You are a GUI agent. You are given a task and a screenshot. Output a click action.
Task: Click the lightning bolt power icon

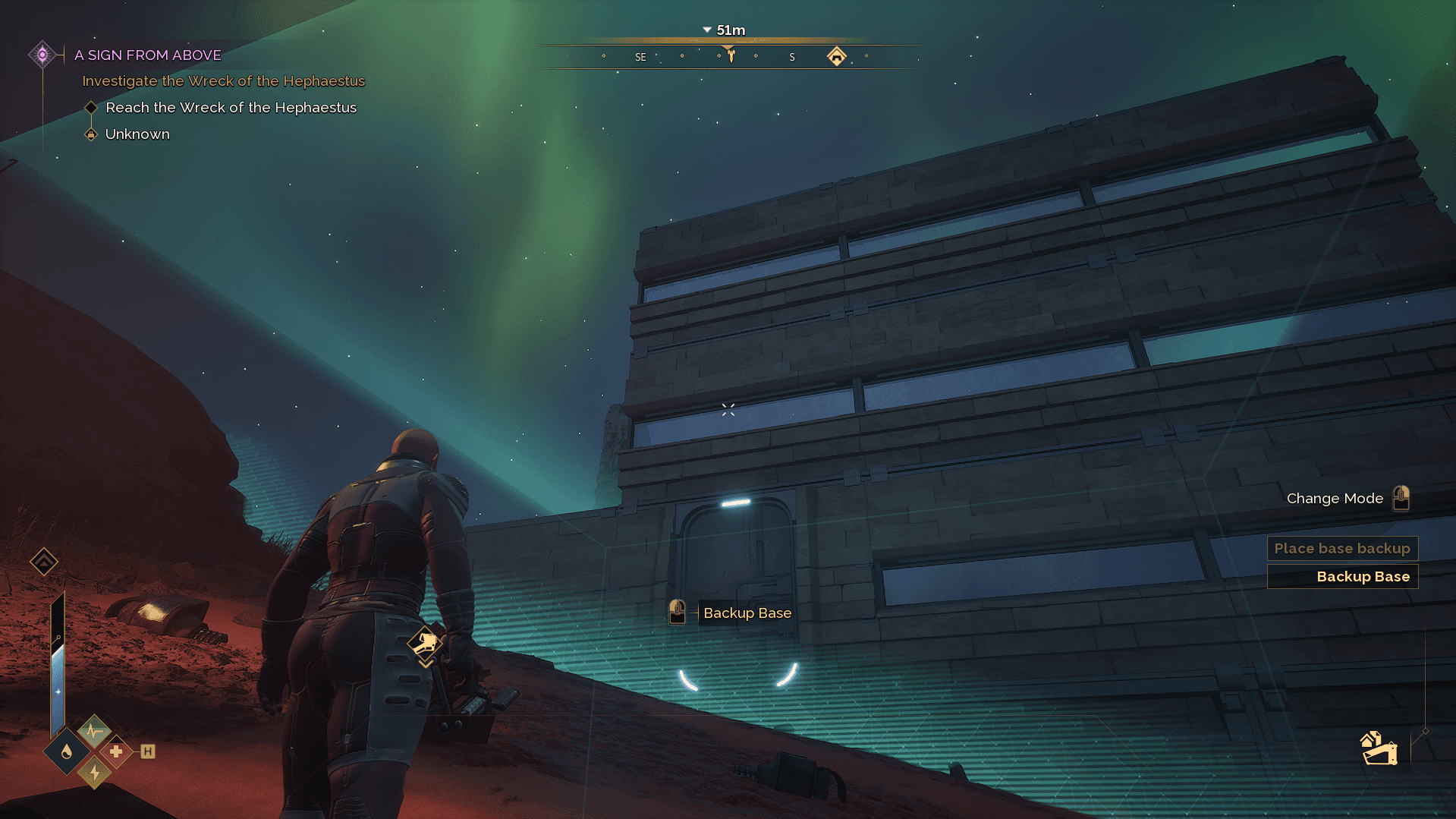click(x=95, y=773)
